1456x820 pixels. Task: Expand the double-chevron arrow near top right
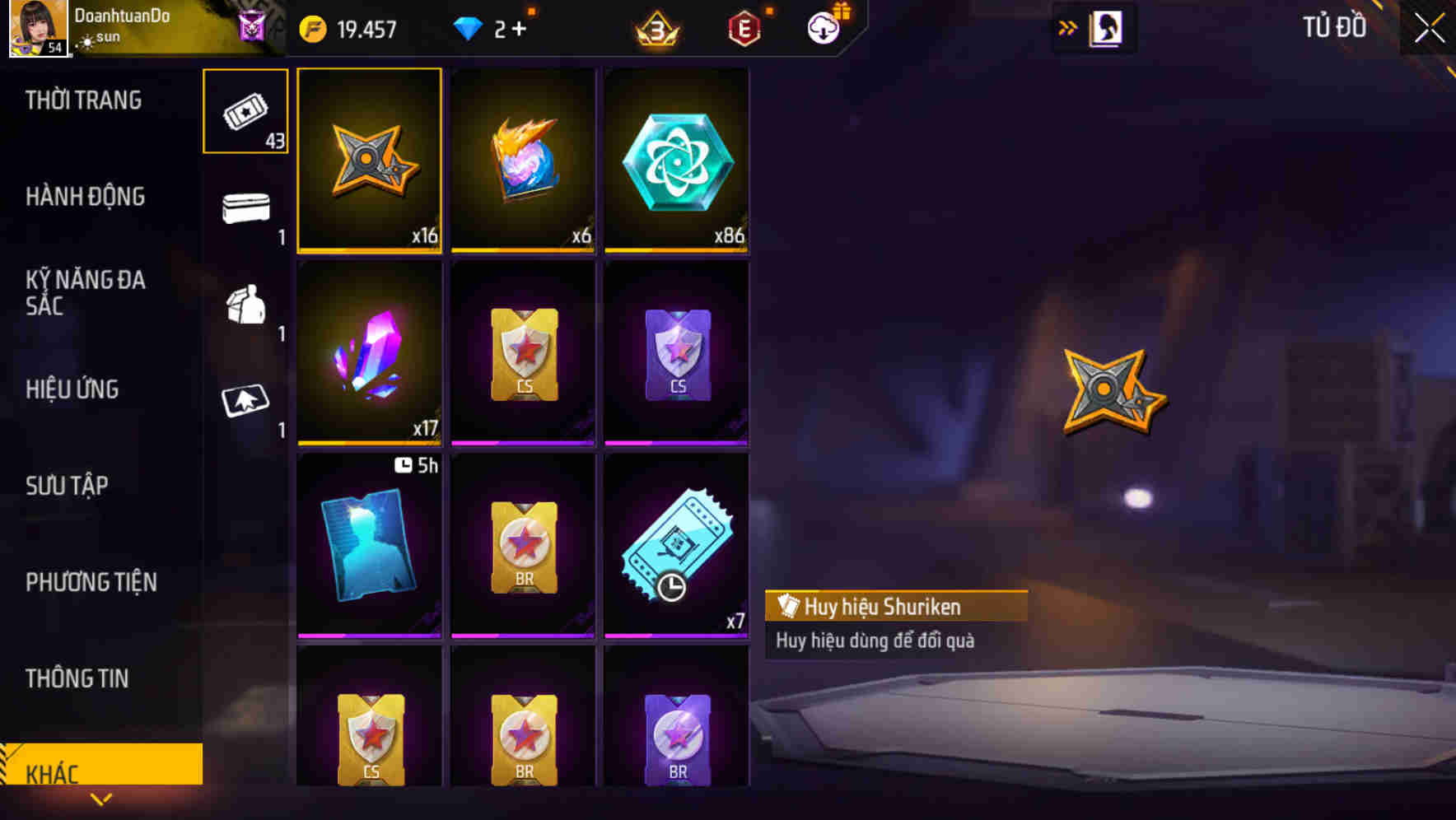click(1068, 26)
